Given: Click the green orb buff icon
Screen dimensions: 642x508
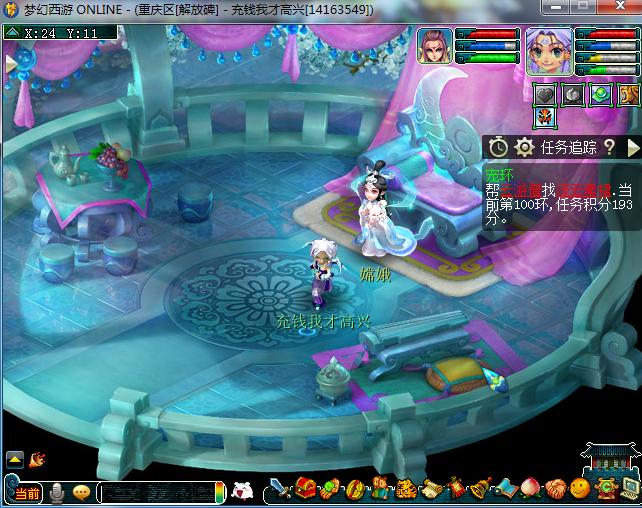Looking at the screenshot, I should click(x=599, y=95).
